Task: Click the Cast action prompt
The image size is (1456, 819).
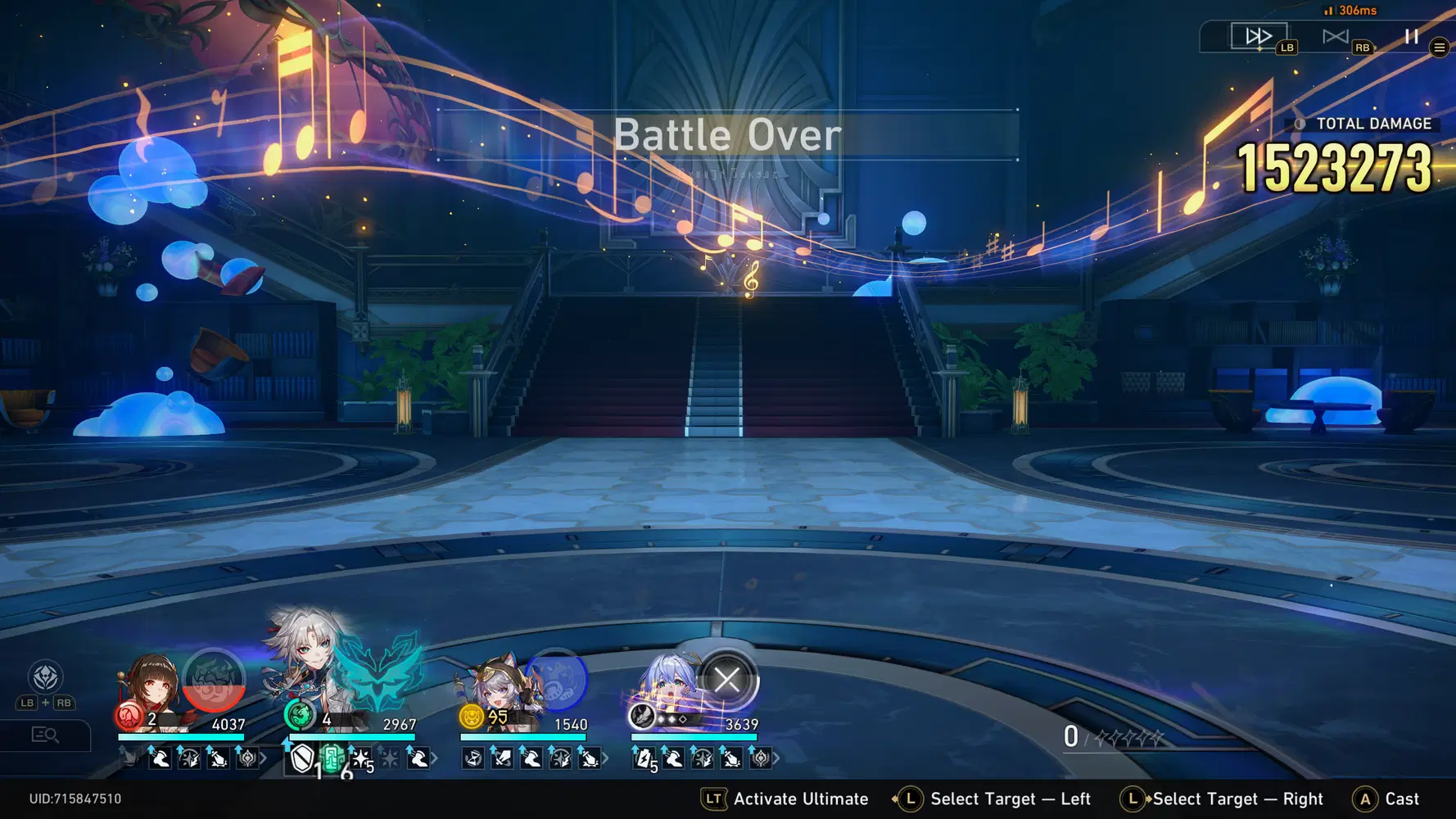Action: 1400,799
